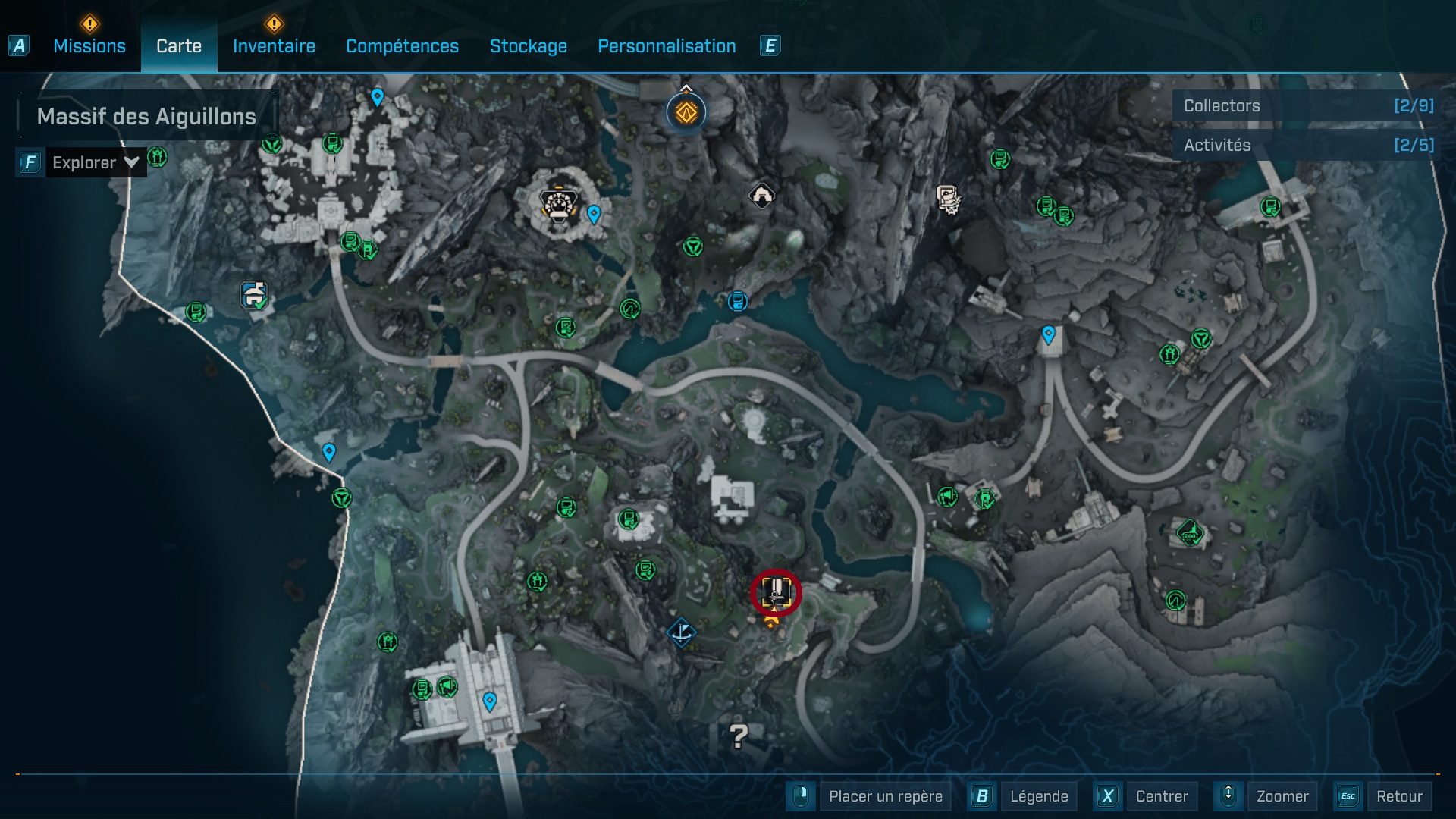Click the Massif des Aiguillons region label
The image size is (1456, 819).
(x=146, y=116)
